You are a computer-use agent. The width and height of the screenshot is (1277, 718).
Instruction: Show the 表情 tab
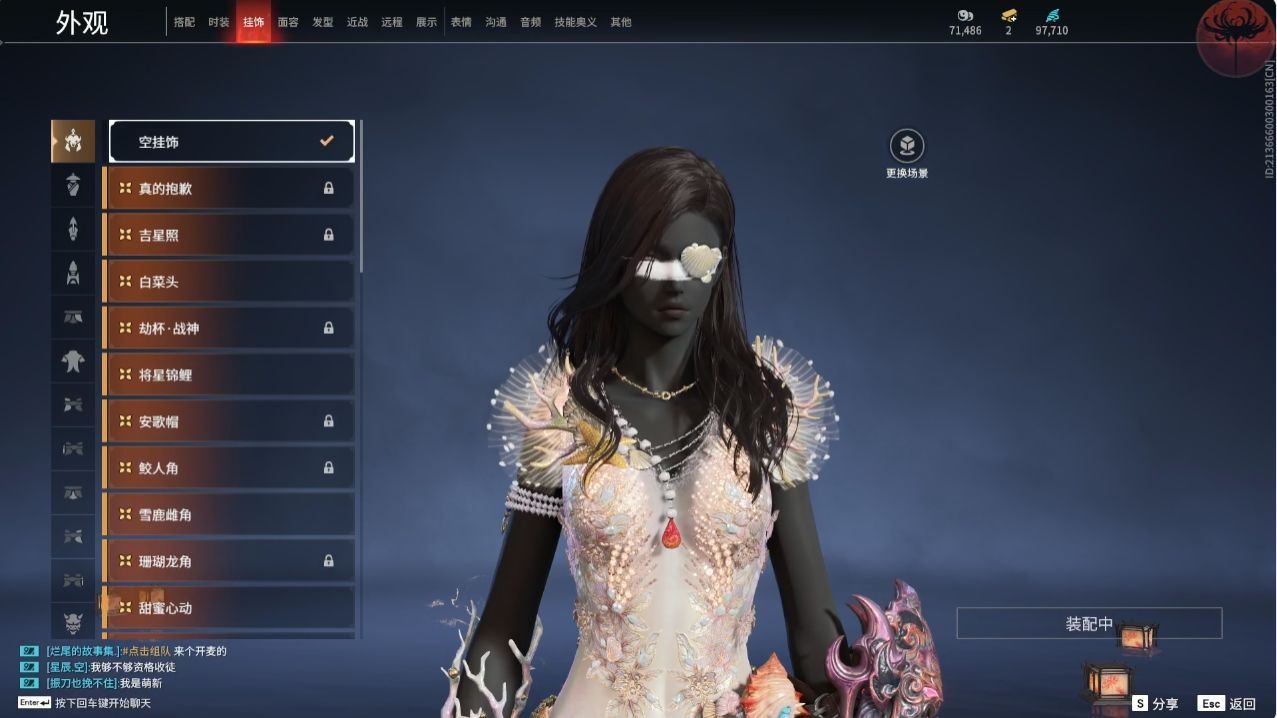pyautogui.click(x=461, y=22)
